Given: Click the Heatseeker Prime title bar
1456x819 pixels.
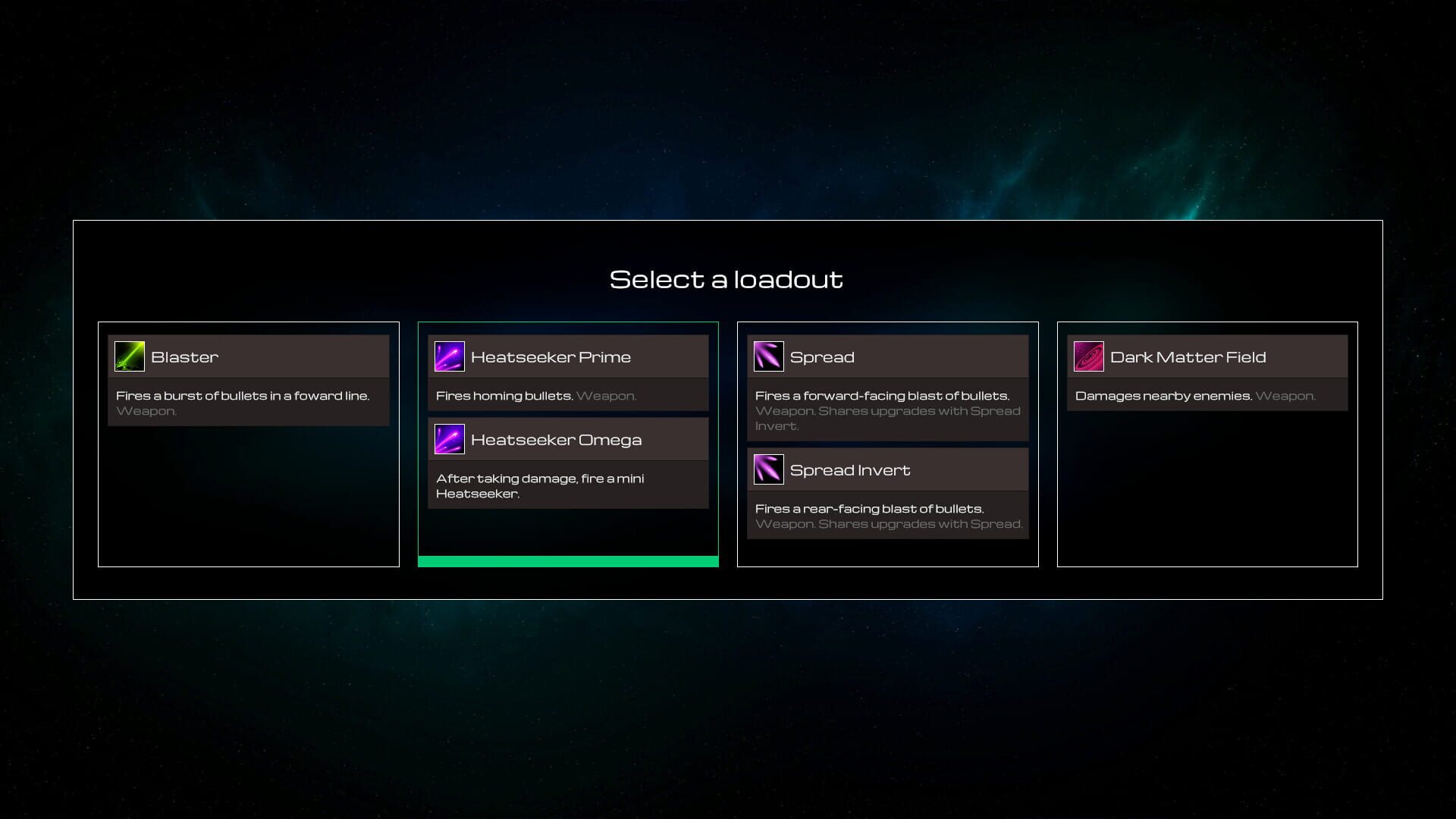Looking at the screenshot, I should pos(551,356).
